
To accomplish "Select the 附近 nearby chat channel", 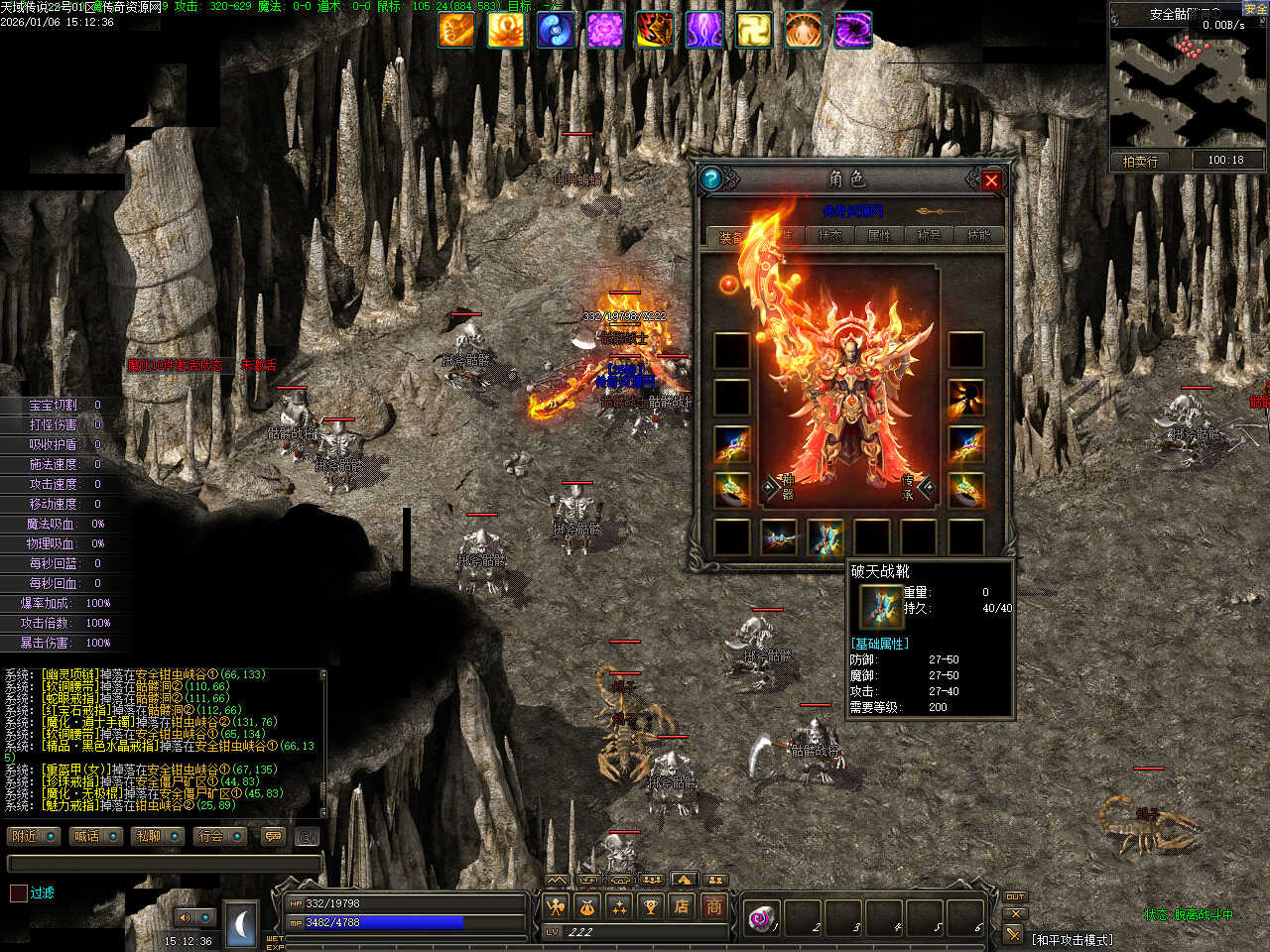I will click(33, 836).
